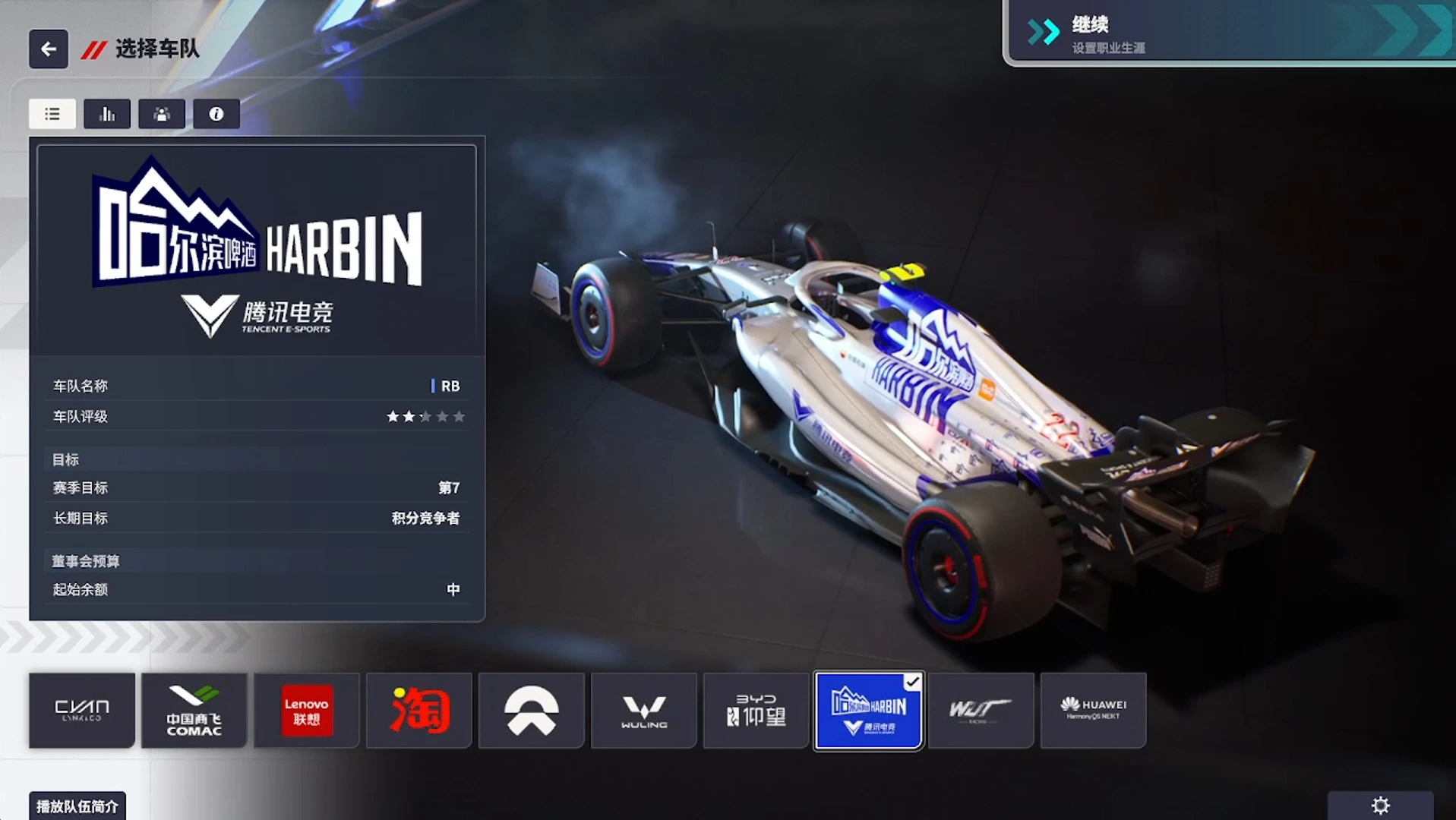Pick the Taobao team tile
Image resolution: width=1456 pixels, height=820 pixels.
(419, 711)
